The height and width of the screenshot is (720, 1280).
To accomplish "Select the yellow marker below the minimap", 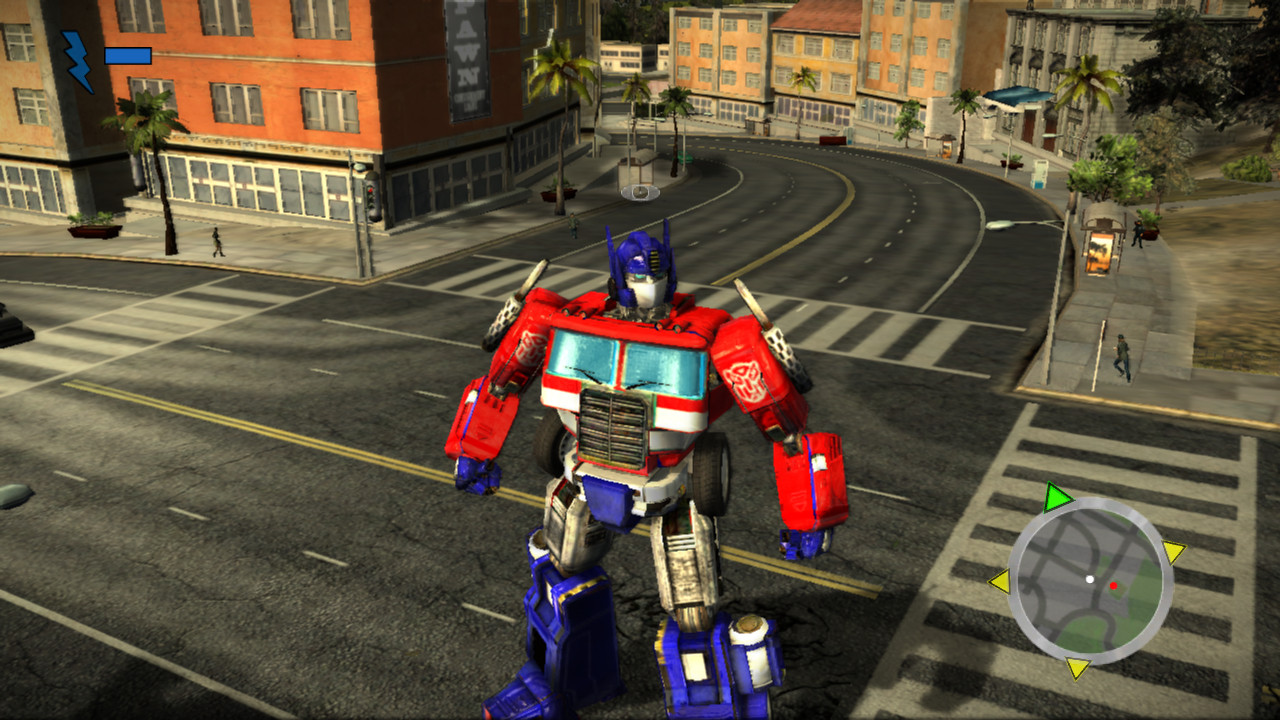I will pyautogui.click(x=1077, y=668).
